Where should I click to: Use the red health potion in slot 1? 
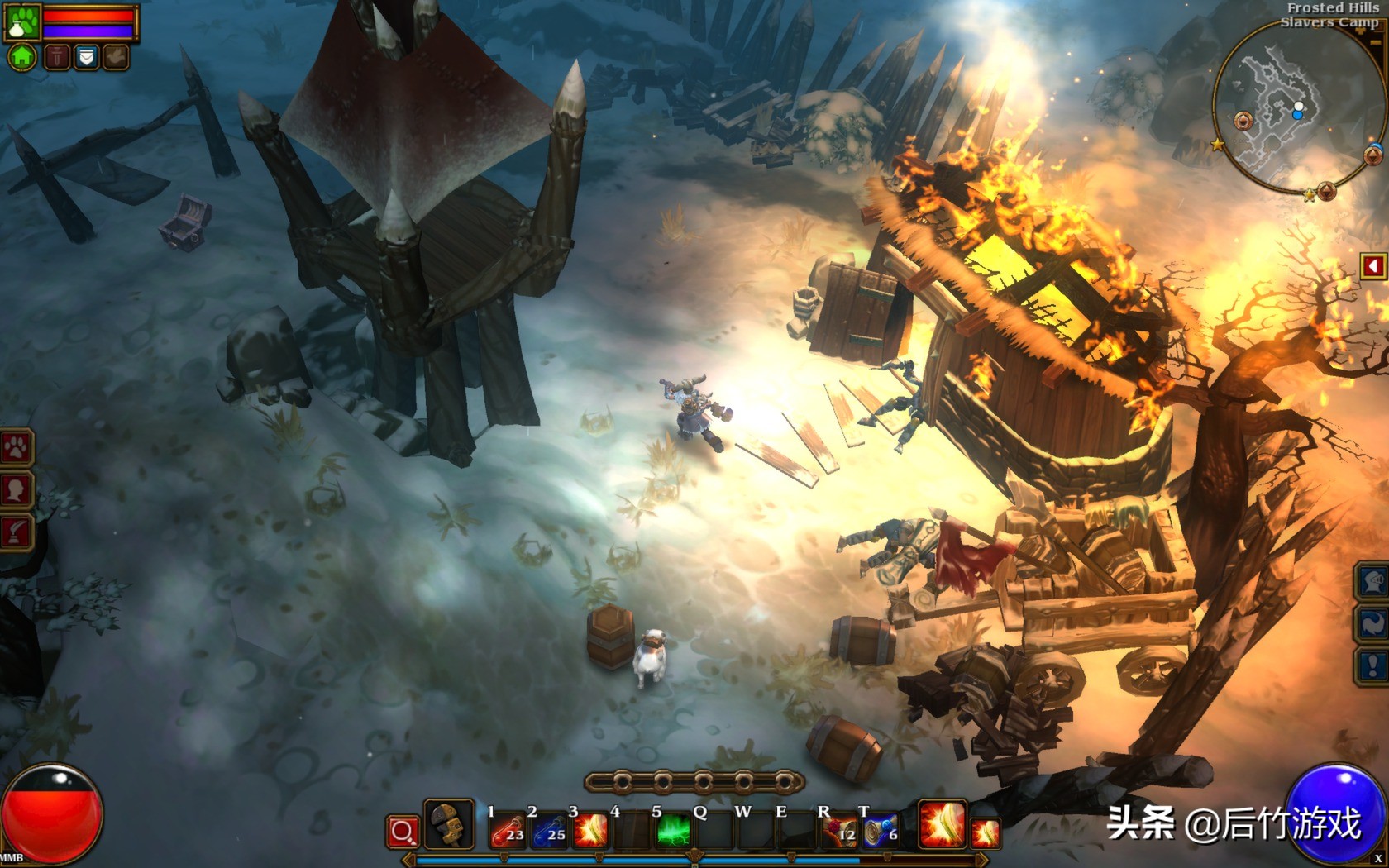[508, 830]
